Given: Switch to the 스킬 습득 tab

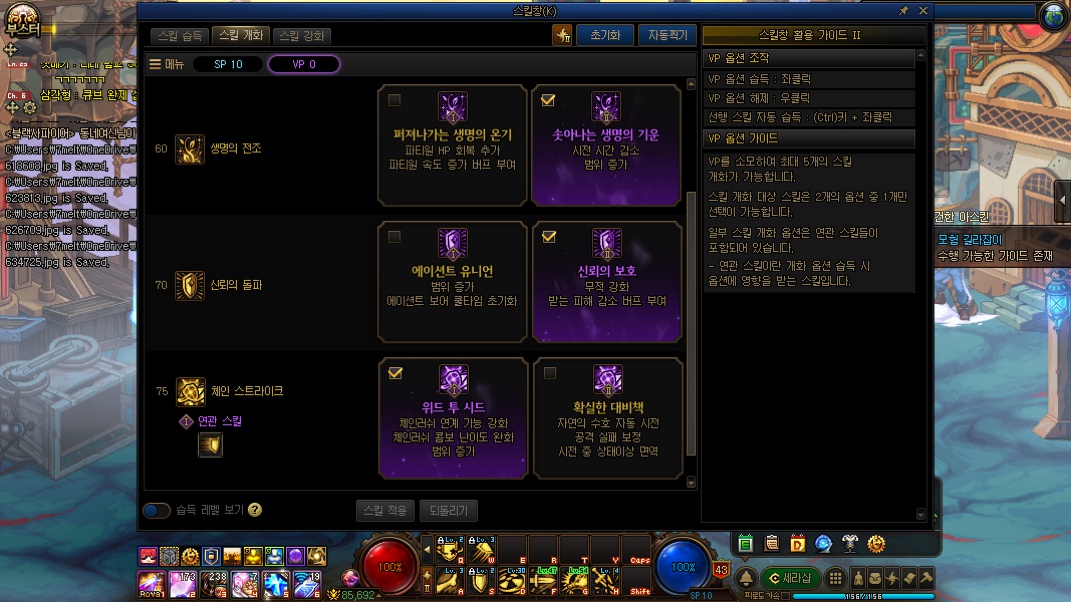Looking at the screenshot, I should pos(181,36).
